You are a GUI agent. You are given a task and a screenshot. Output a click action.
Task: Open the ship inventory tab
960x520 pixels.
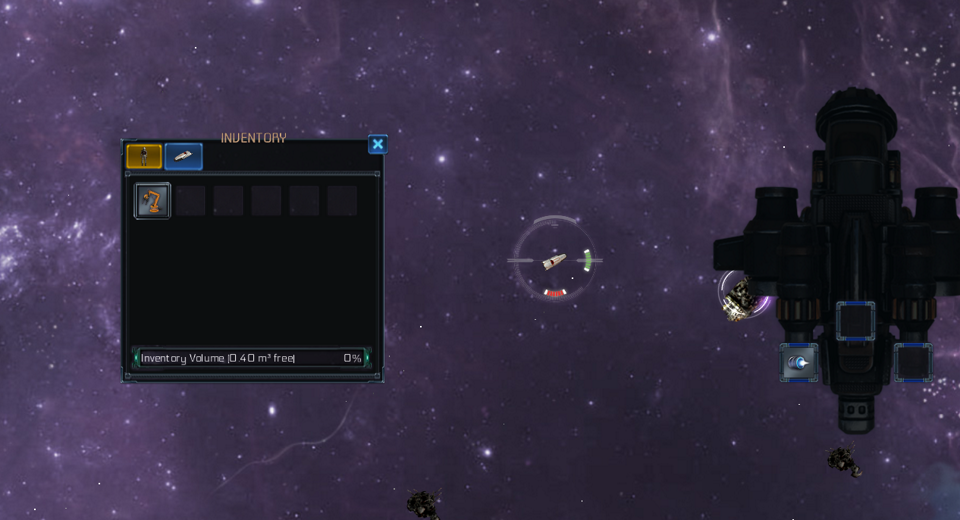coord(183,156)
